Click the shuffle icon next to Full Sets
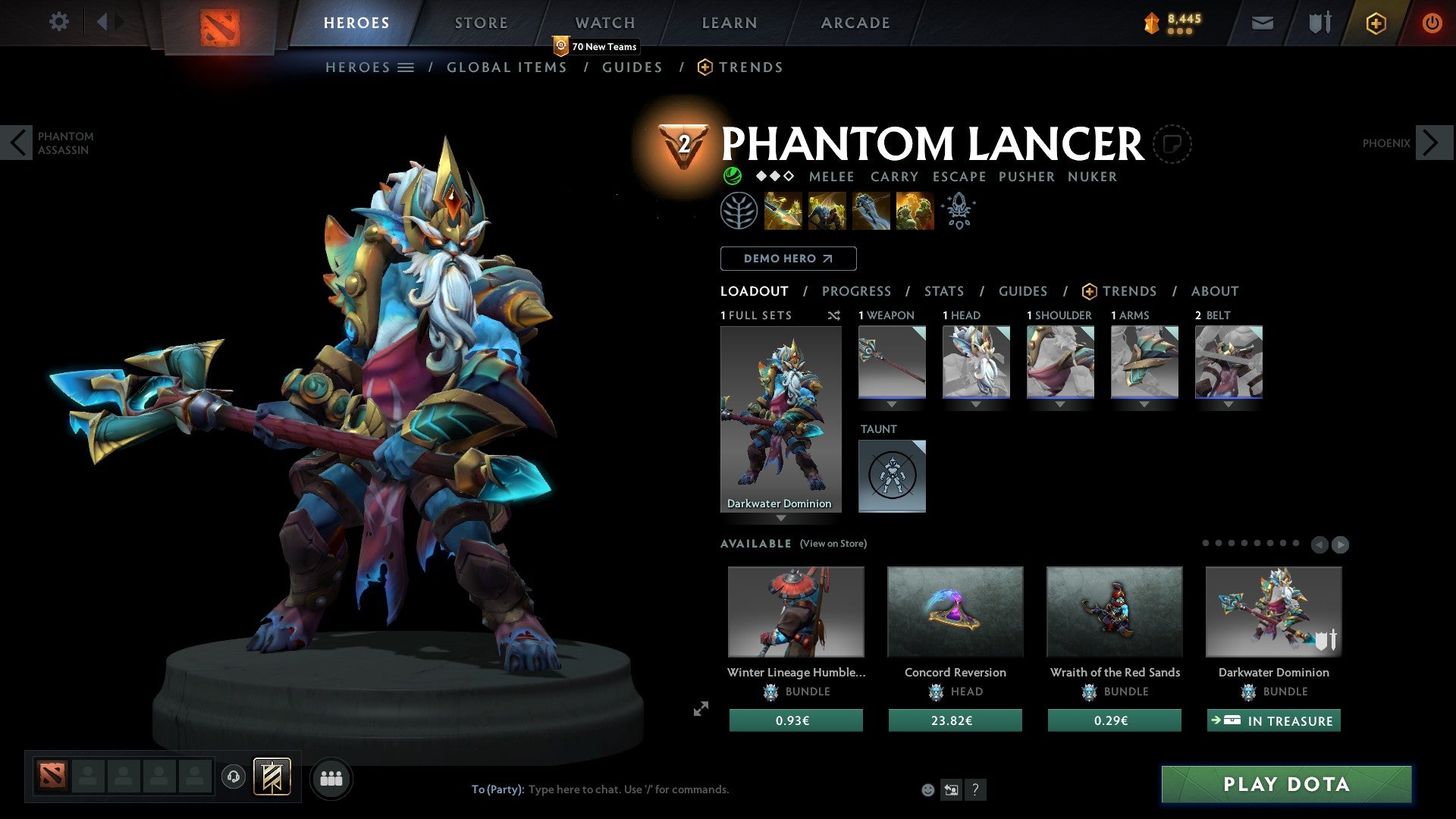 pyautogui.click(x=834, y=315)
